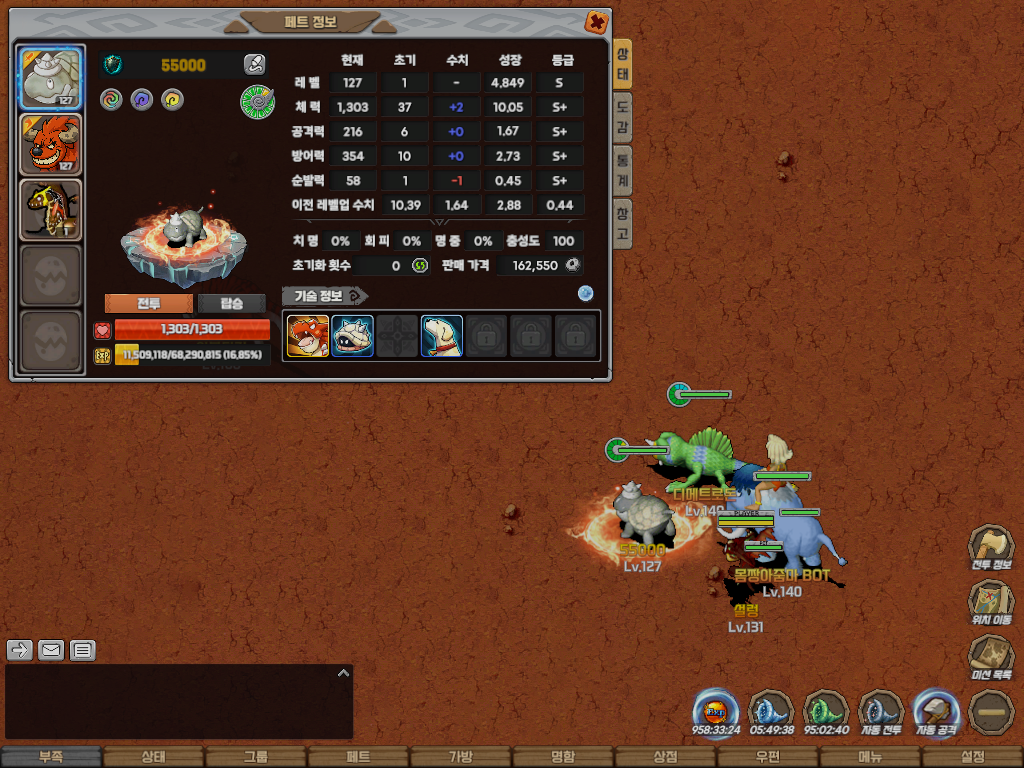
Task: Toggle 자동 전투 auto battle
Action: coord(881,712)
